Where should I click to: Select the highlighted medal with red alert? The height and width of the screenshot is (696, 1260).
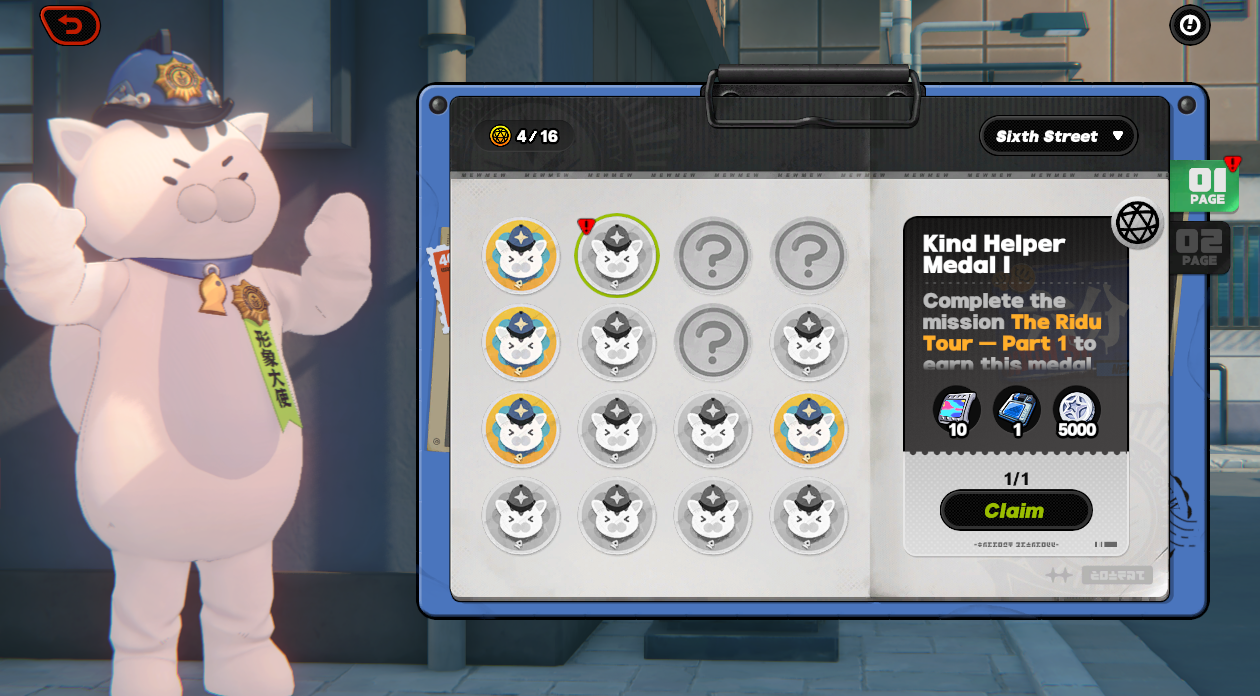click(617, 256)
